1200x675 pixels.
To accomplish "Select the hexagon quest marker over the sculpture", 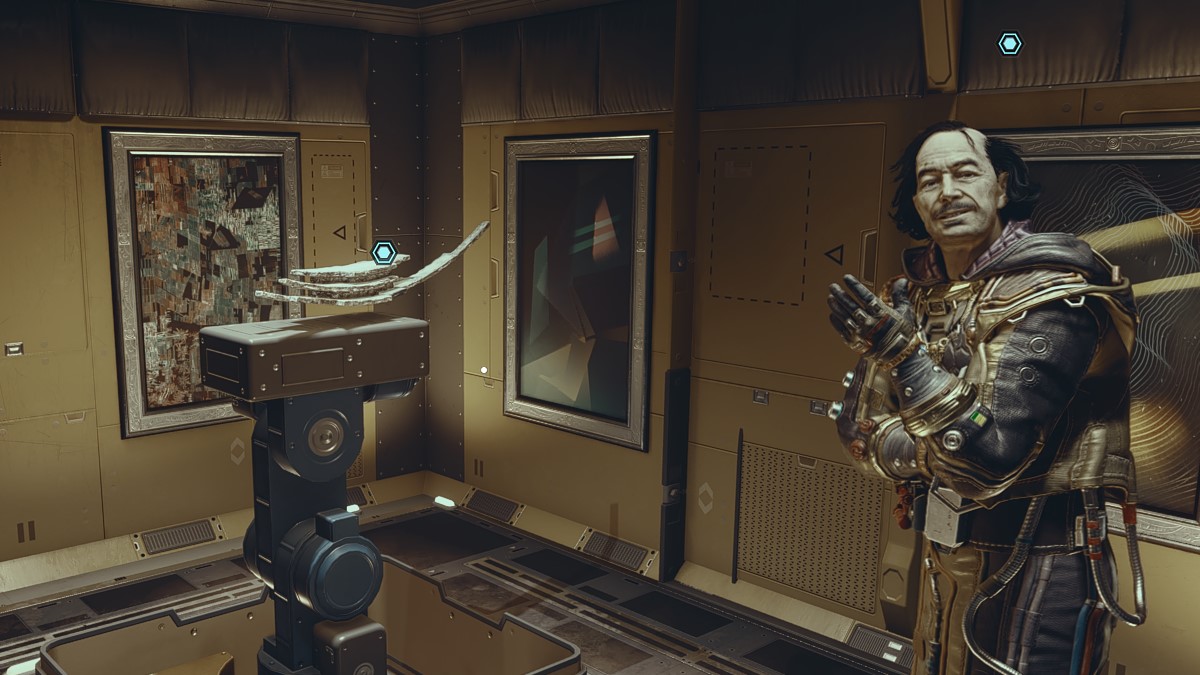I will 384,252.
